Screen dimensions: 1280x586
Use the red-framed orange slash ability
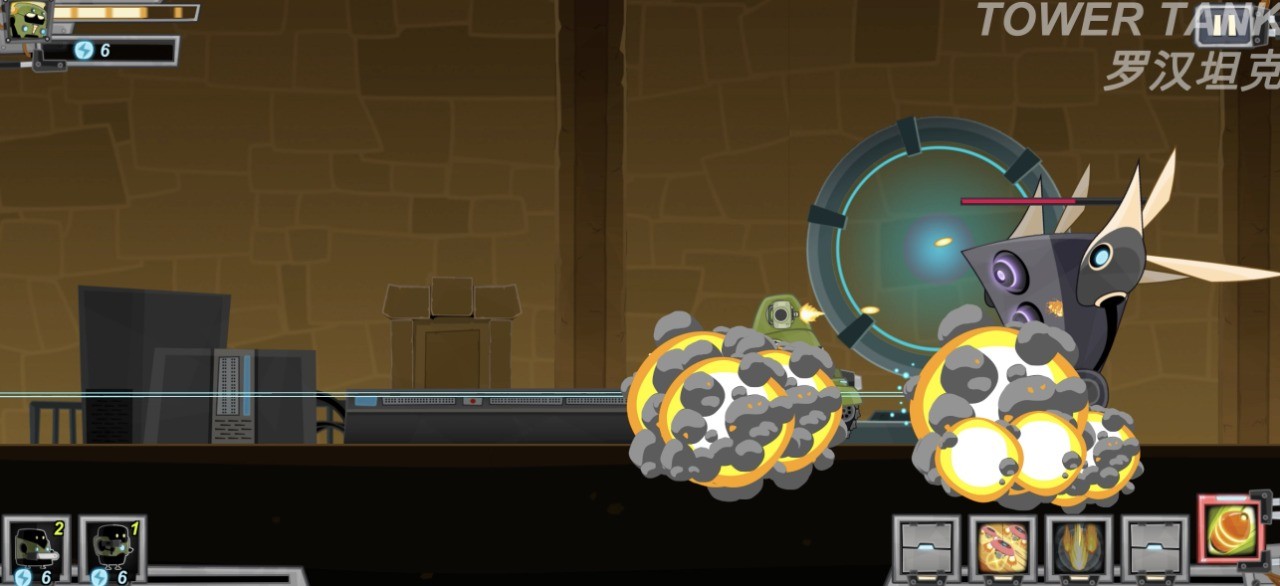pyautogui.click(x=1231, y=529)
